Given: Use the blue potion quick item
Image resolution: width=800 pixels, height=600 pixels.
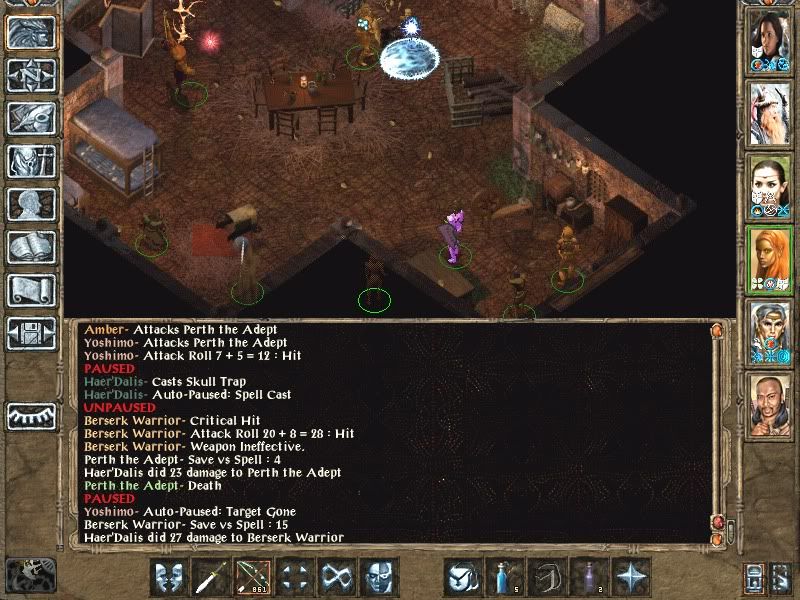Looking at the screenshot, I should [504, 578].
